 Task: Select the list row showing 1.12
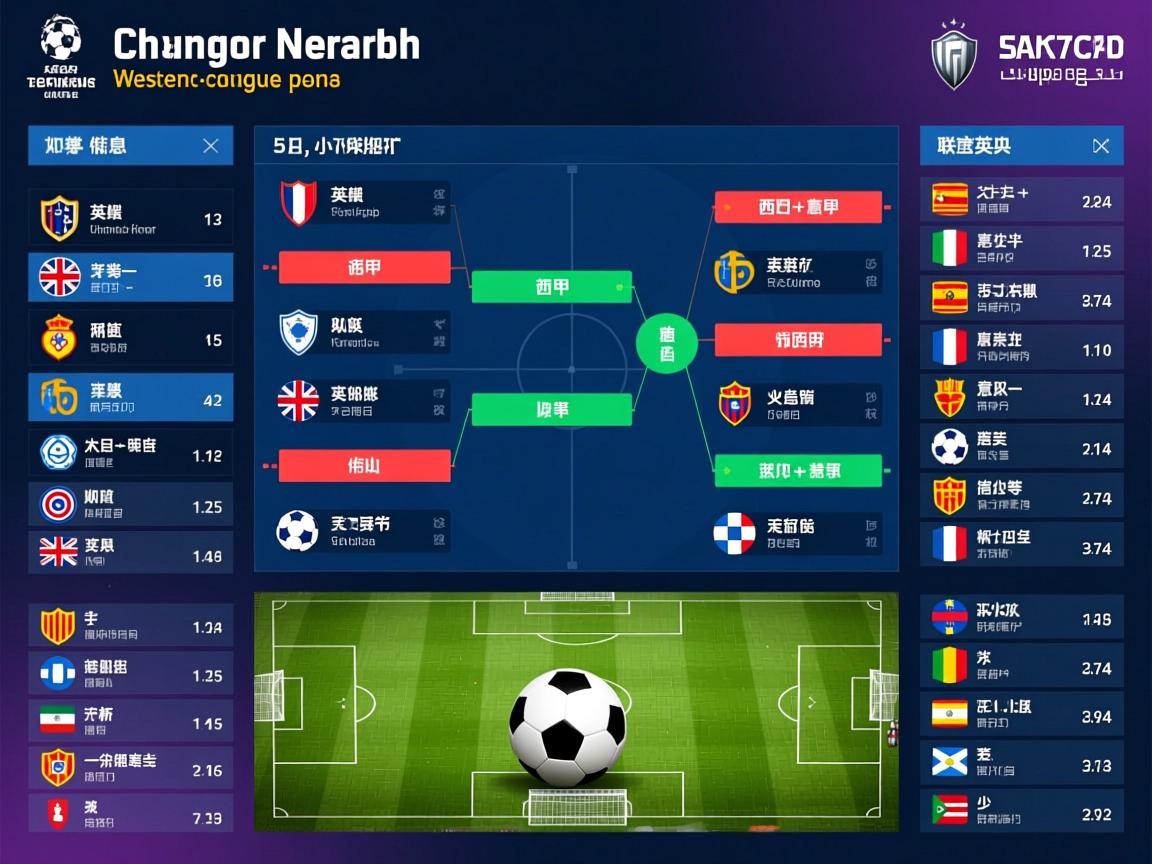pos(131,453)
